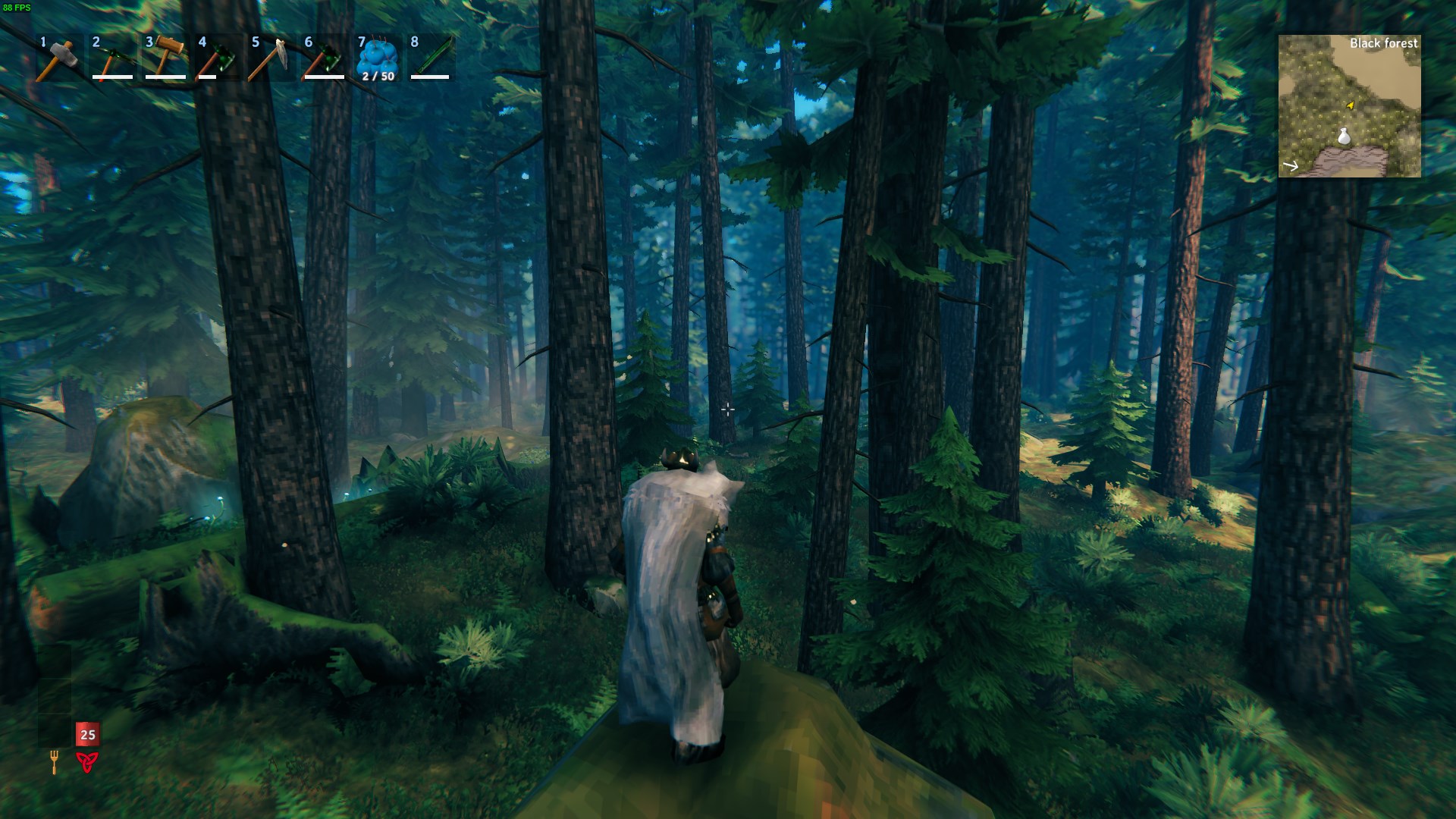Select the green axe in slot 4
This screenshot has width=1456, height=819.
tap(218, 58)
